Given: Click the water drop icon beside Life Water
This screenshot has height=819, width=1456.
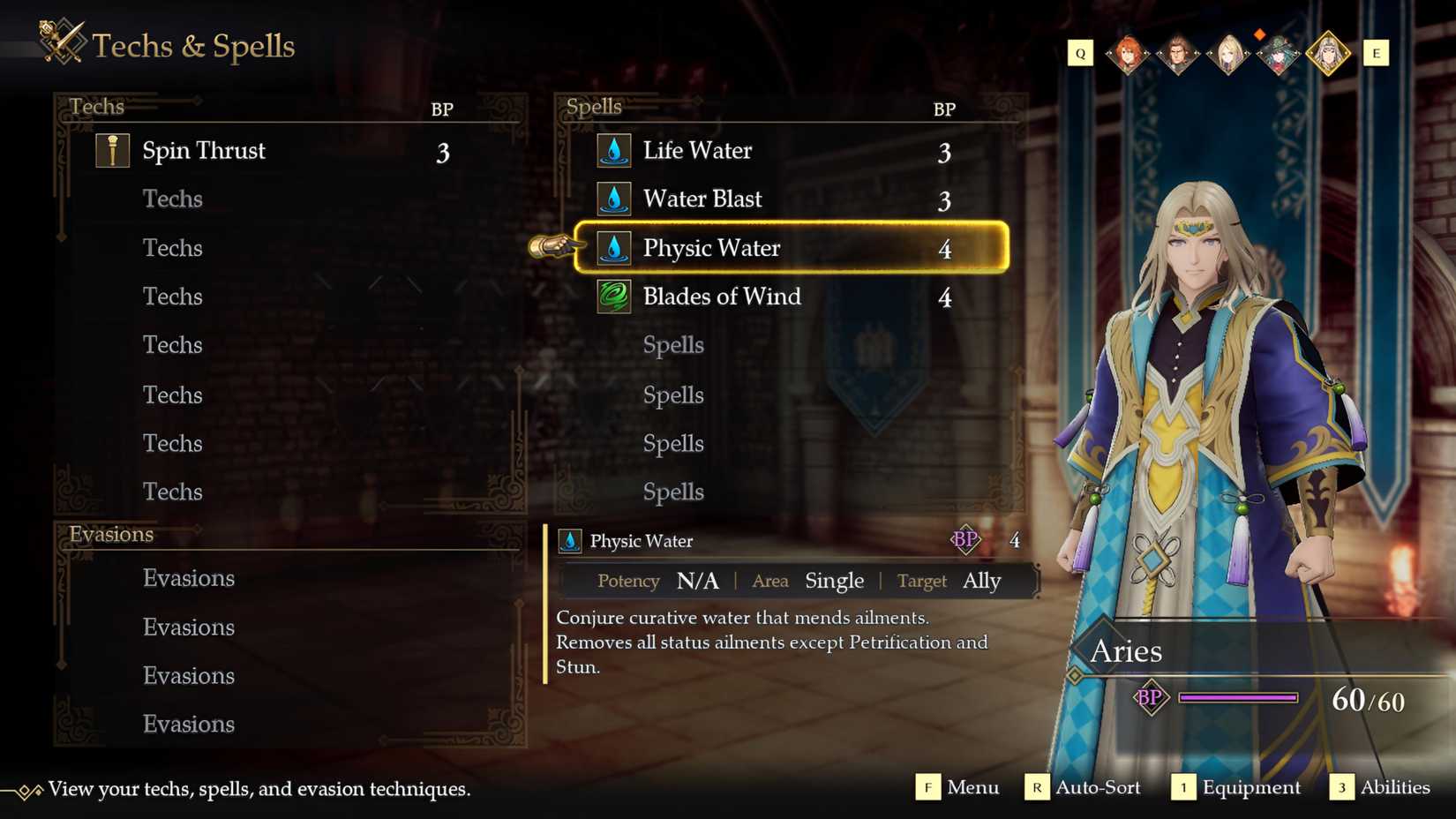Looking at the screenshot, I should click(x=612, y=150).
